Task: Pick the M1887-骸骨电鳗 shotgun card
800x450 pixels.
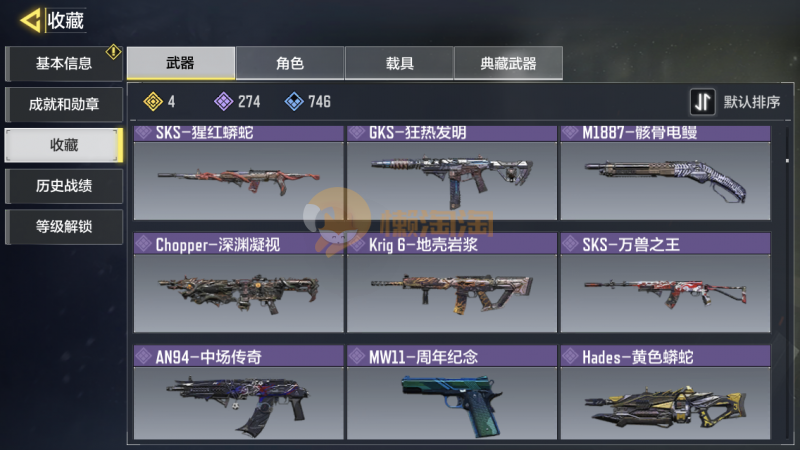Action: tap(665, 172)
